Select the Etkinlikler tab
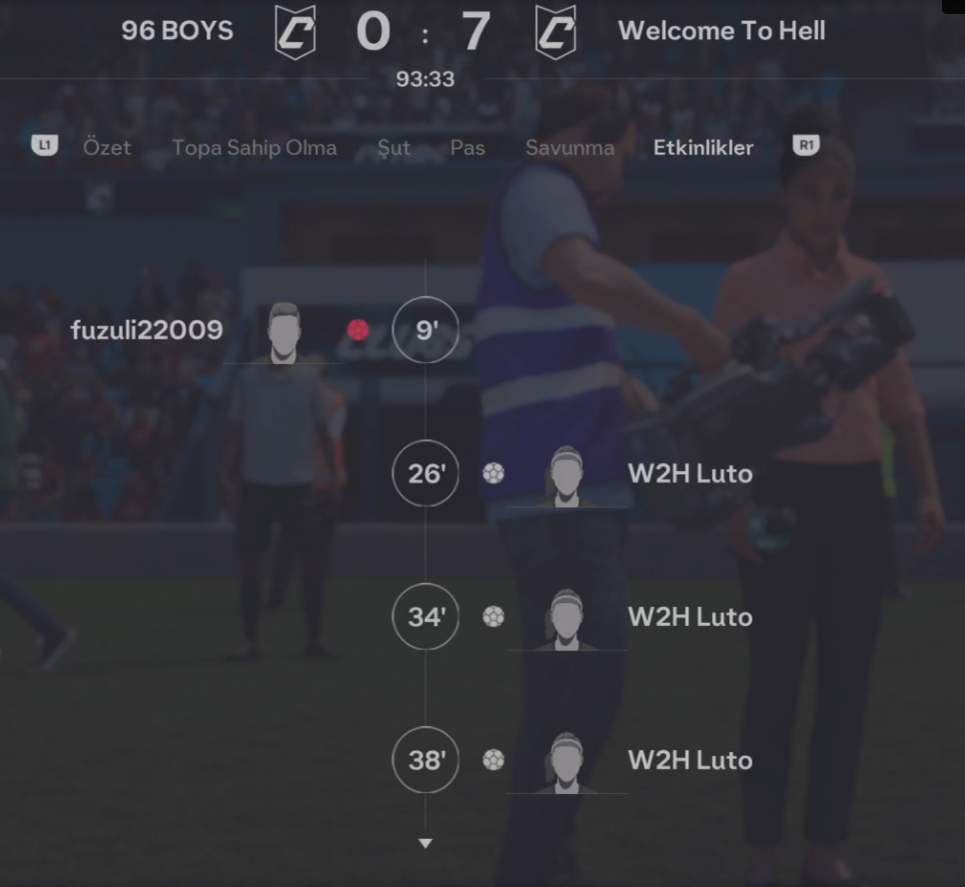Image resolution: width=965 pixels, height=887 pixels. [703, 148]
